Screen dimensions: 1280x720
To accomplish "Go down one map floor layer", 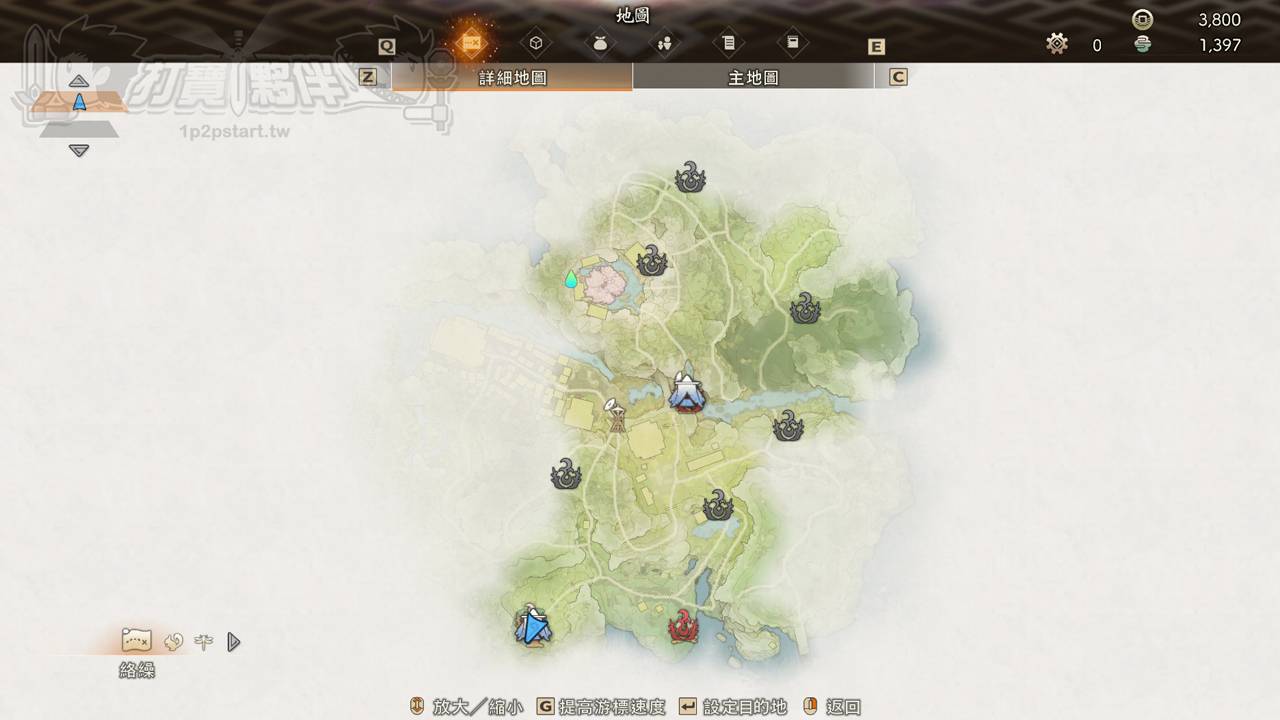I will pyautogui.click(x=79, y=151).
